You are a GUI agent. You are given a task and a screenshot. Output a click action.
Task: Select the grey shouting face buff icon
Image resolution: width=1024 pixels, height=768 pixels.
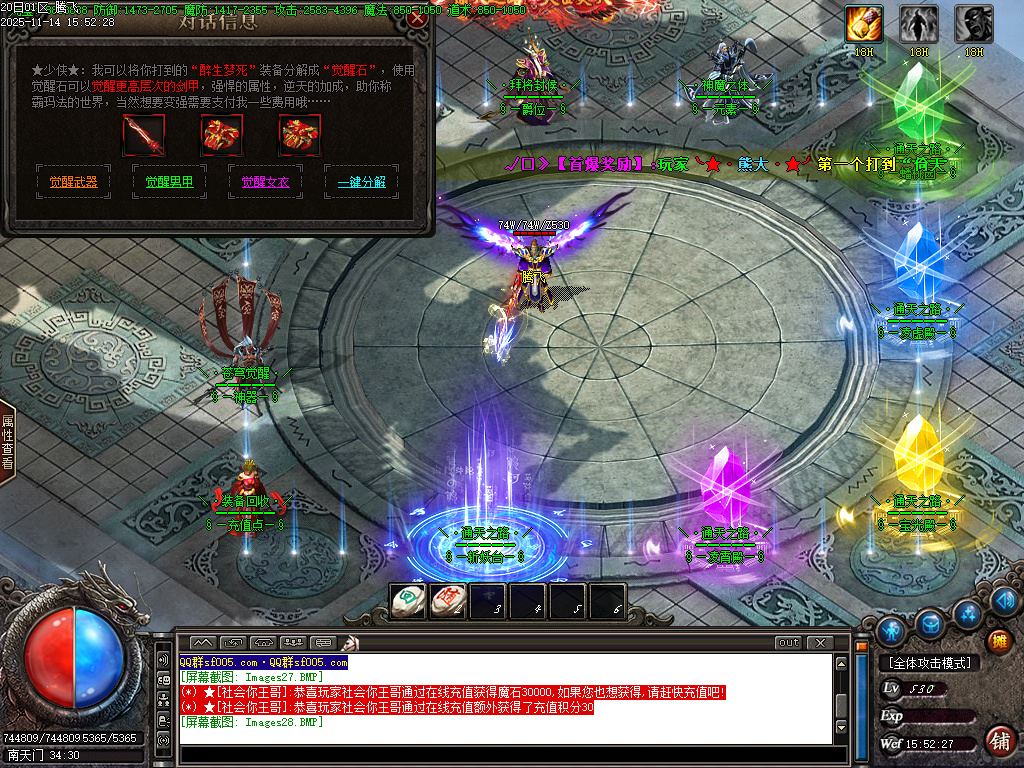pyautogui.click(x=973, y=24)
